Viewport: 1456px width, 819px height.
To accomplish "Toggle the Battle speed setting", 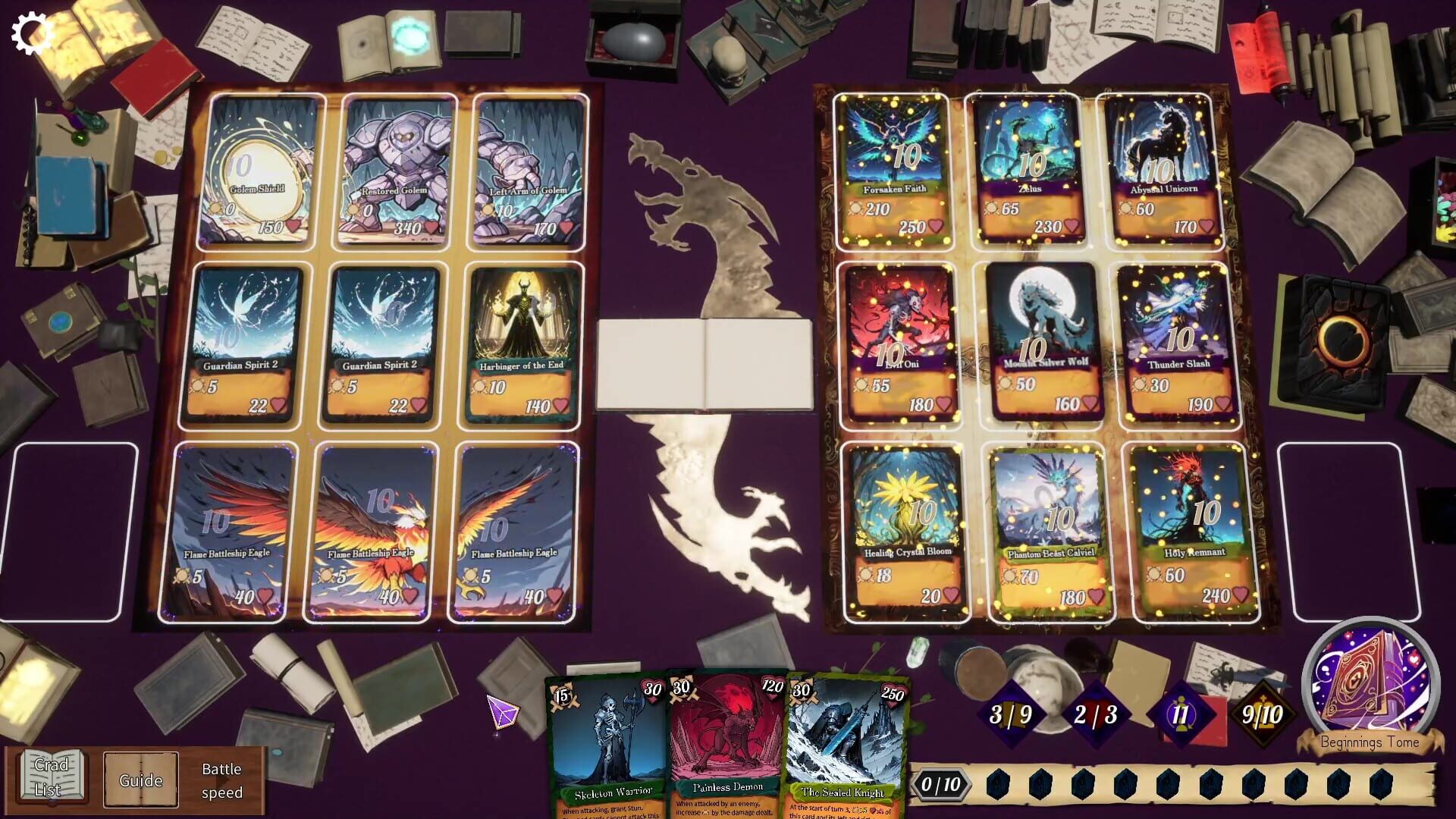I will click(221, 780).
